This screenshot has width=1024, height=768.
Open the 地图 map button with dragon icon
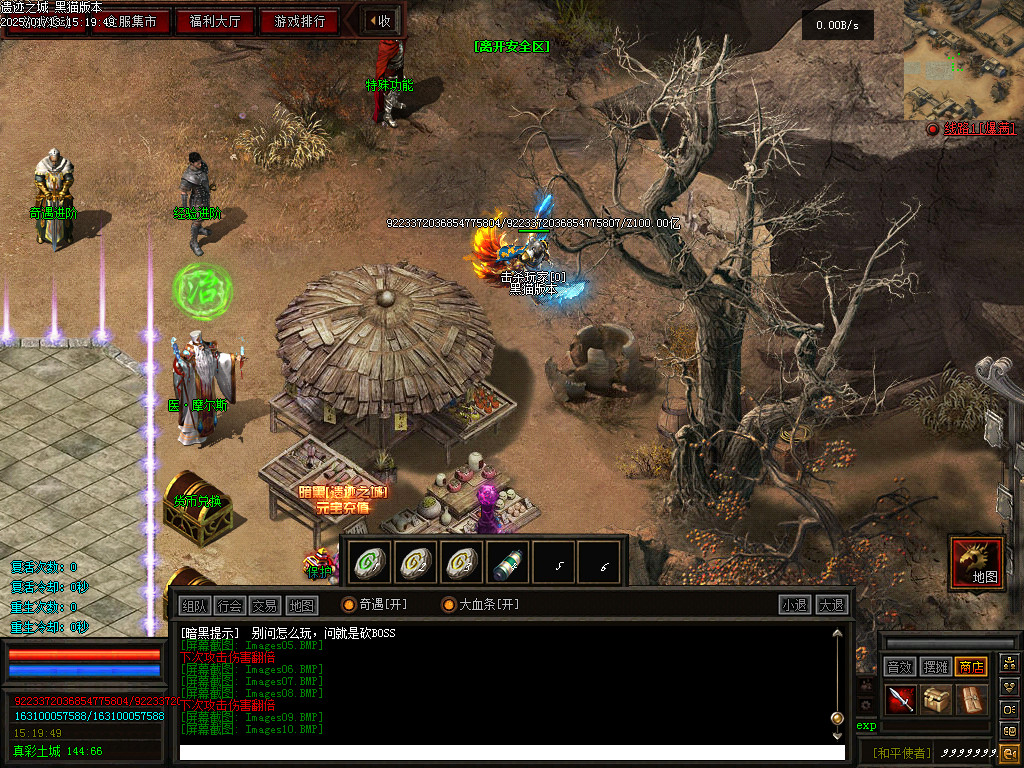[976, 562]
